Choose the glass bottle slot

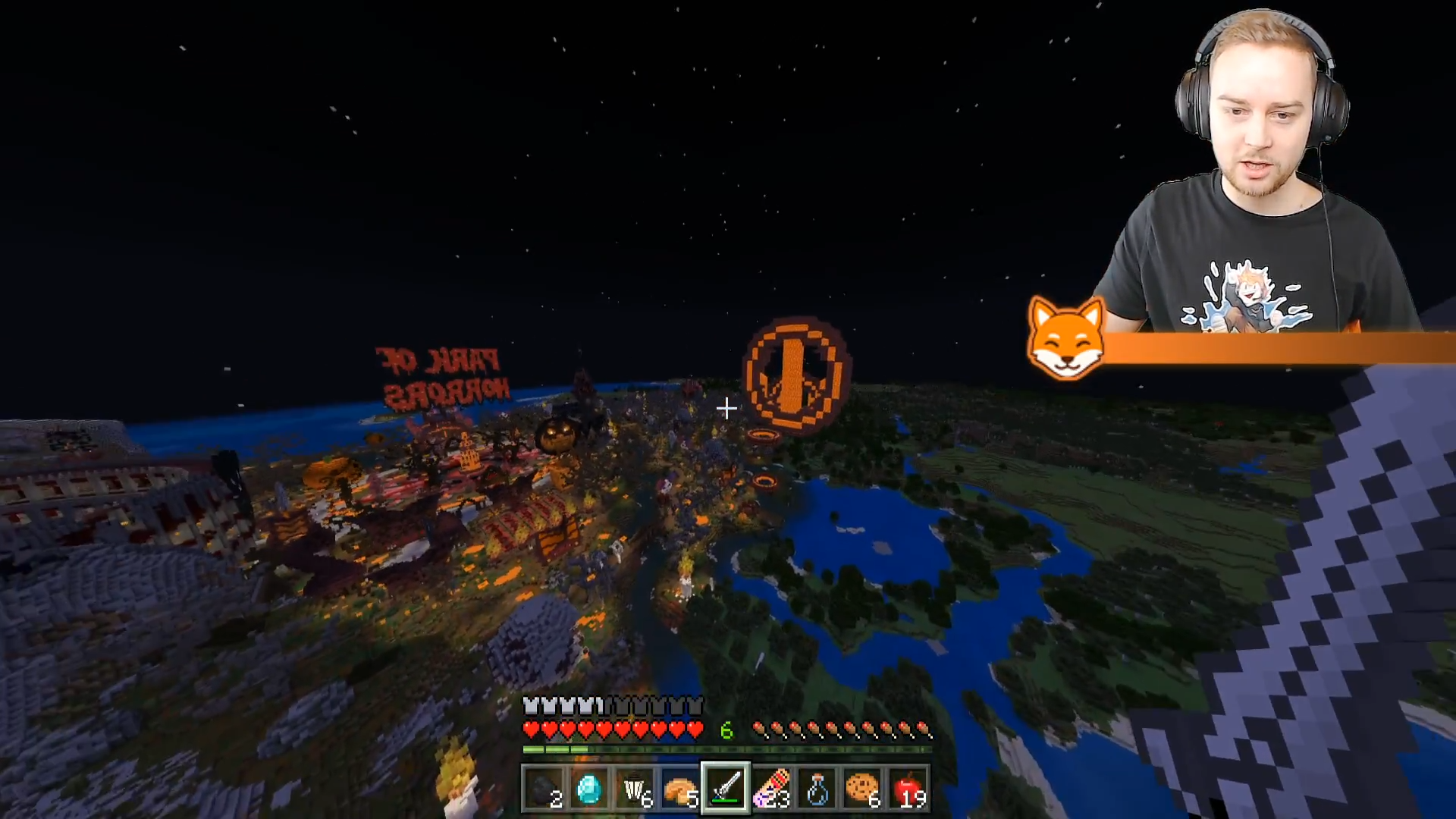click(x=817, y=789)
